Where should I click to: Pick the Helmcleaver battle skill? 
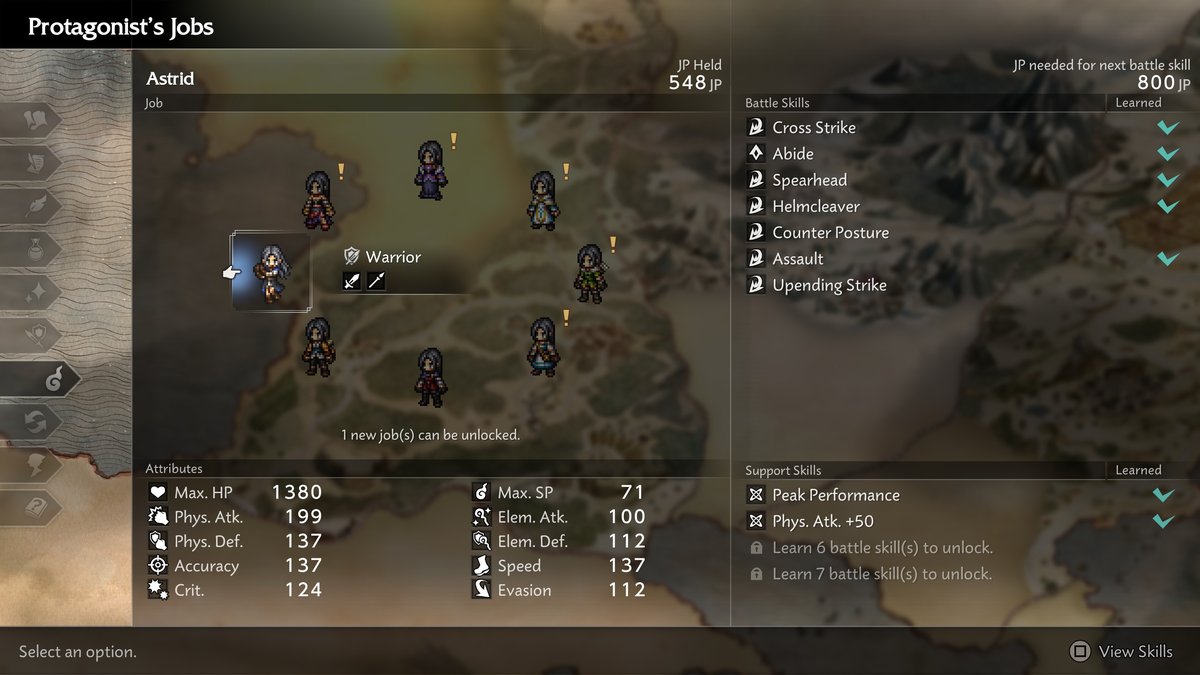(x=815, y=206)
